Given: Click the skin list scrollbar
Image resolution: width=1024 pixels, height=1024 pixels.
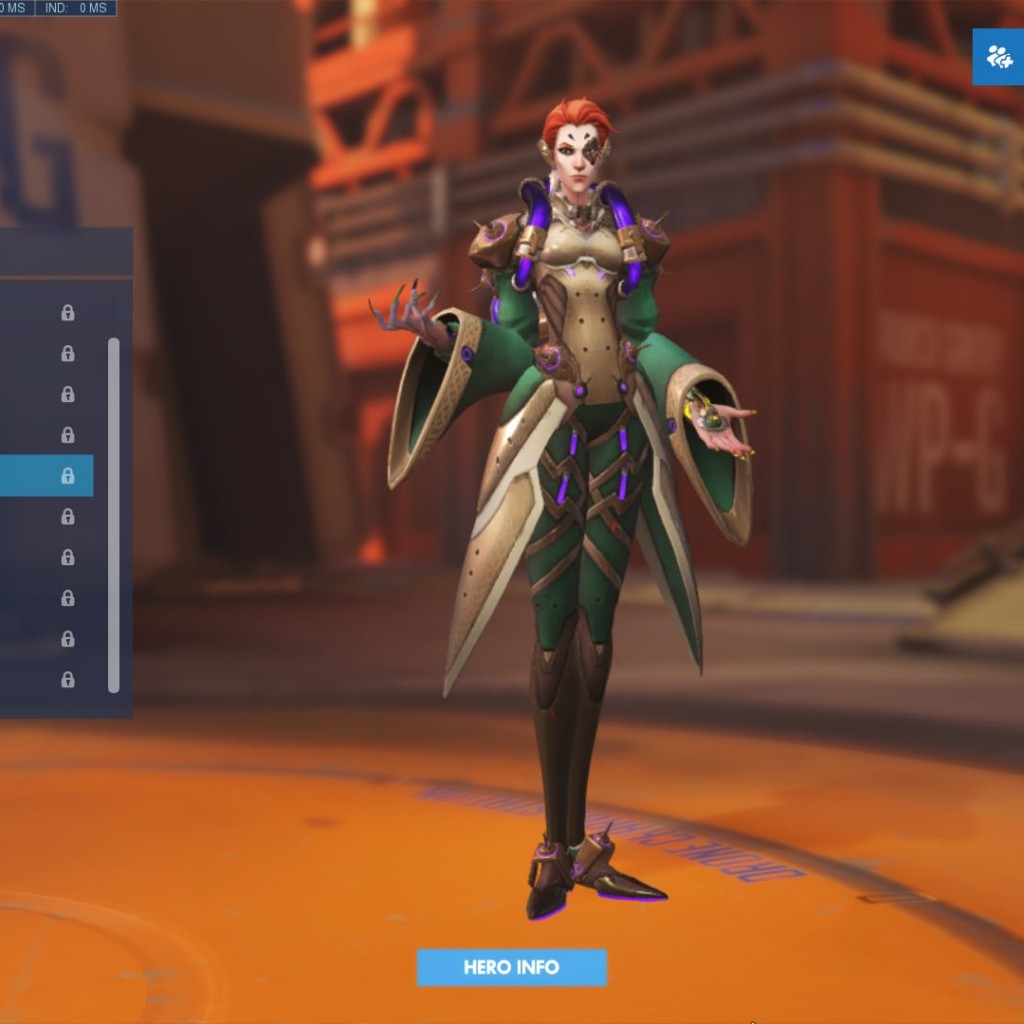Looking at the screenshot, I should click(114, 514).
